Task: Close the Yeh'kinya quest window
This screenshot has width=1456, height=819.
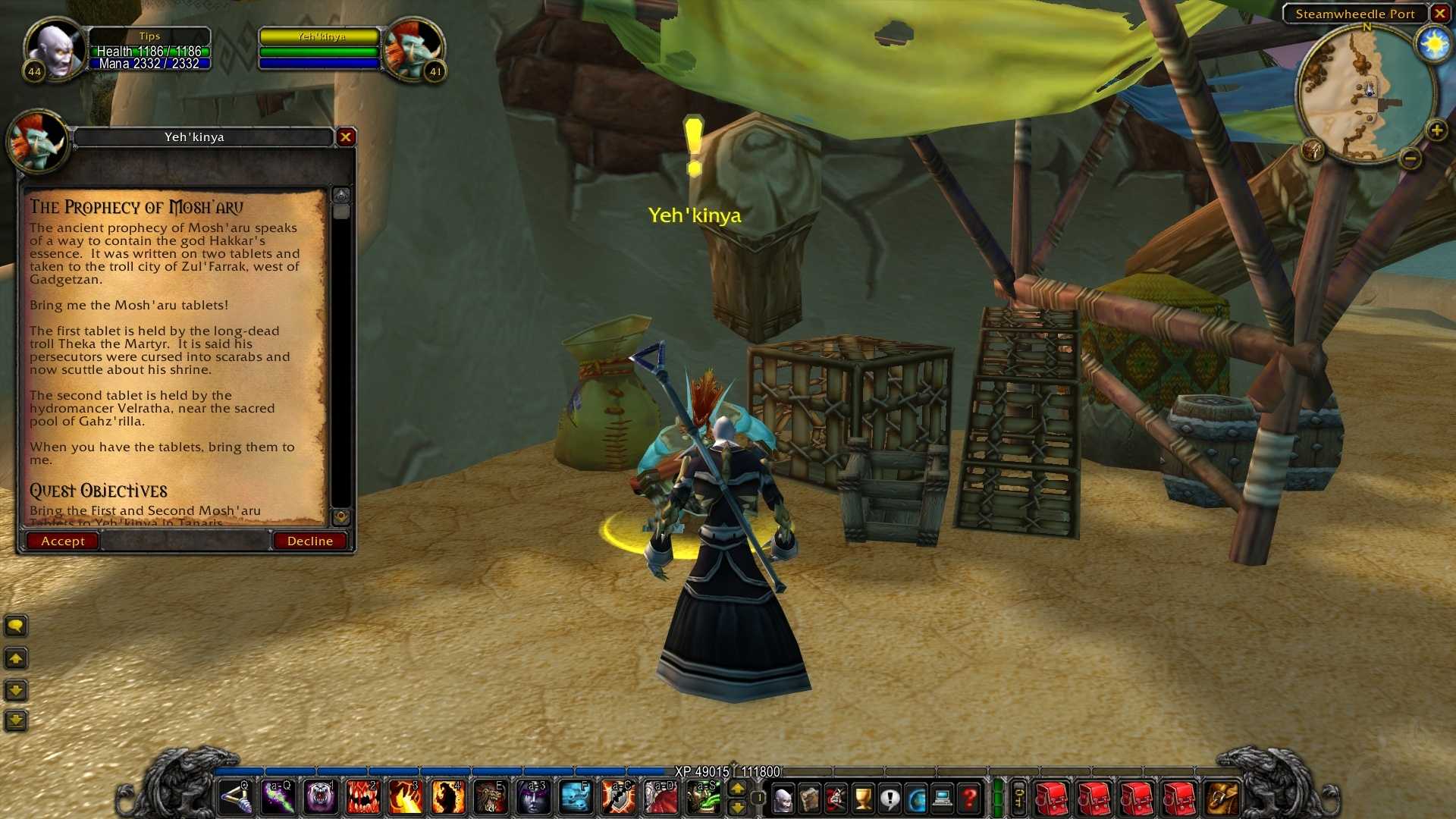Action: 346,136
